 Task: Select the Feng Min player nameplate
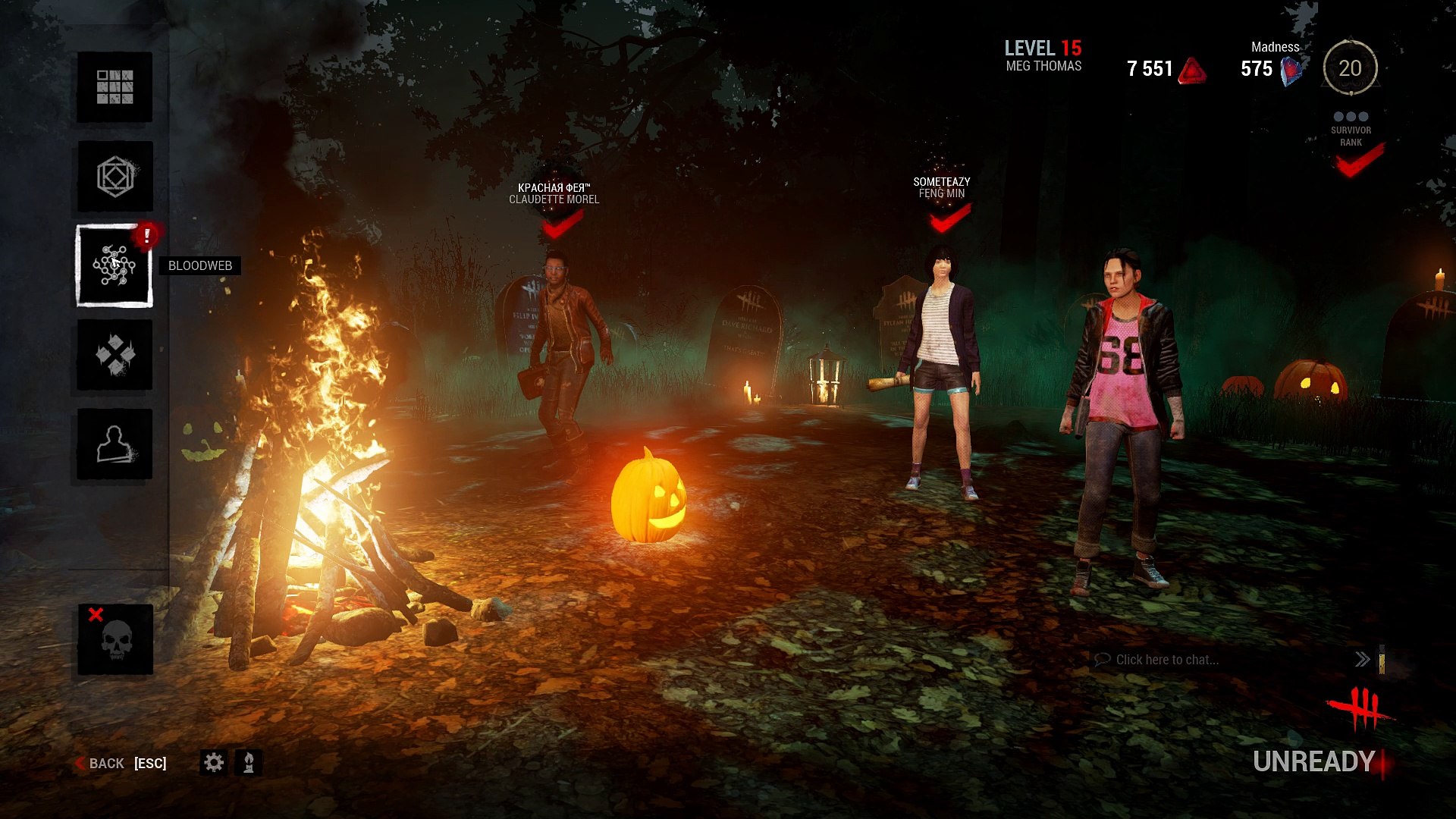pyautogui.click(x=941, y=187)
